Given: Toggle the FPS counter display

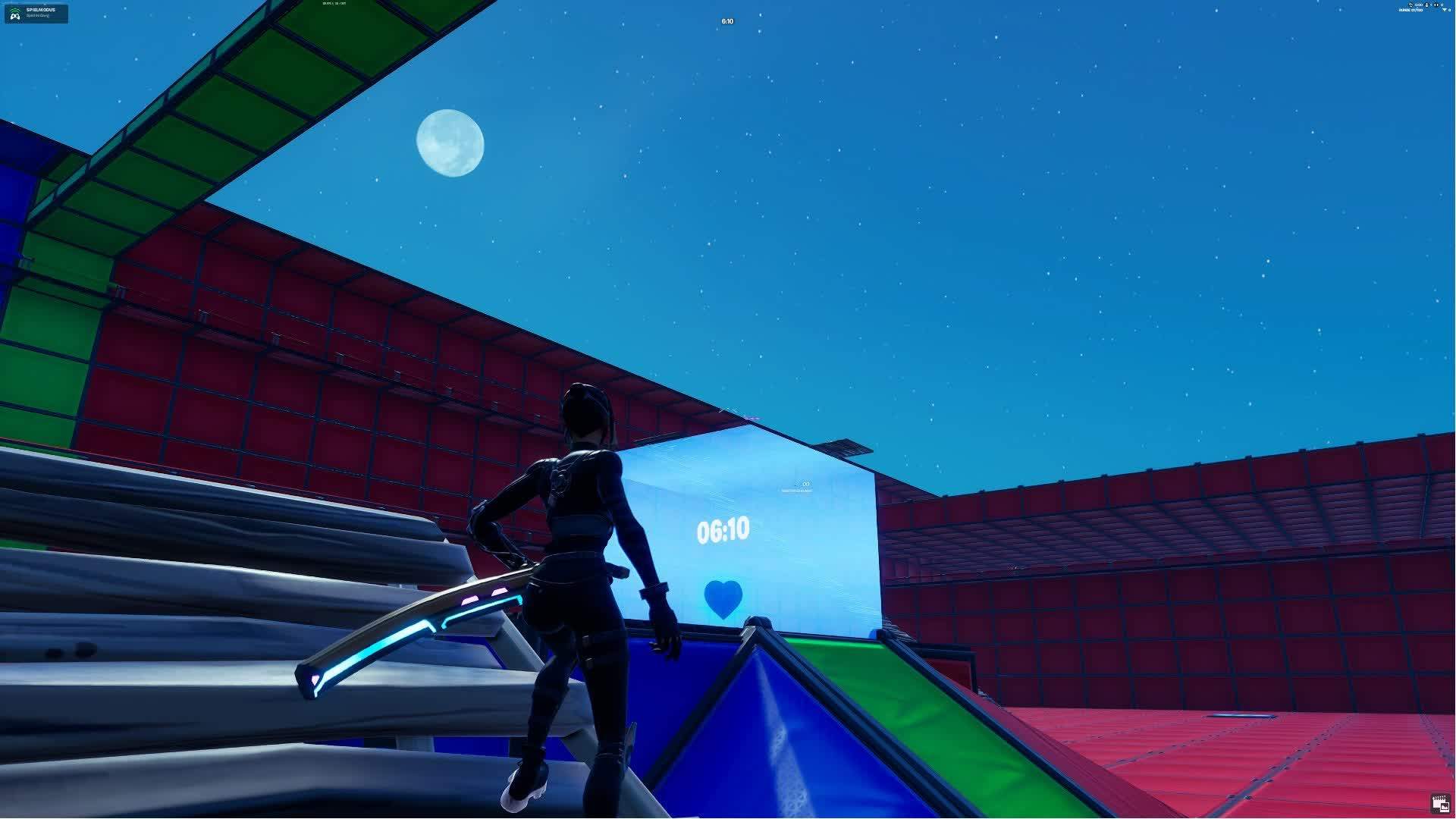Looking at the screenshot, I should click(x=326, y=3).
